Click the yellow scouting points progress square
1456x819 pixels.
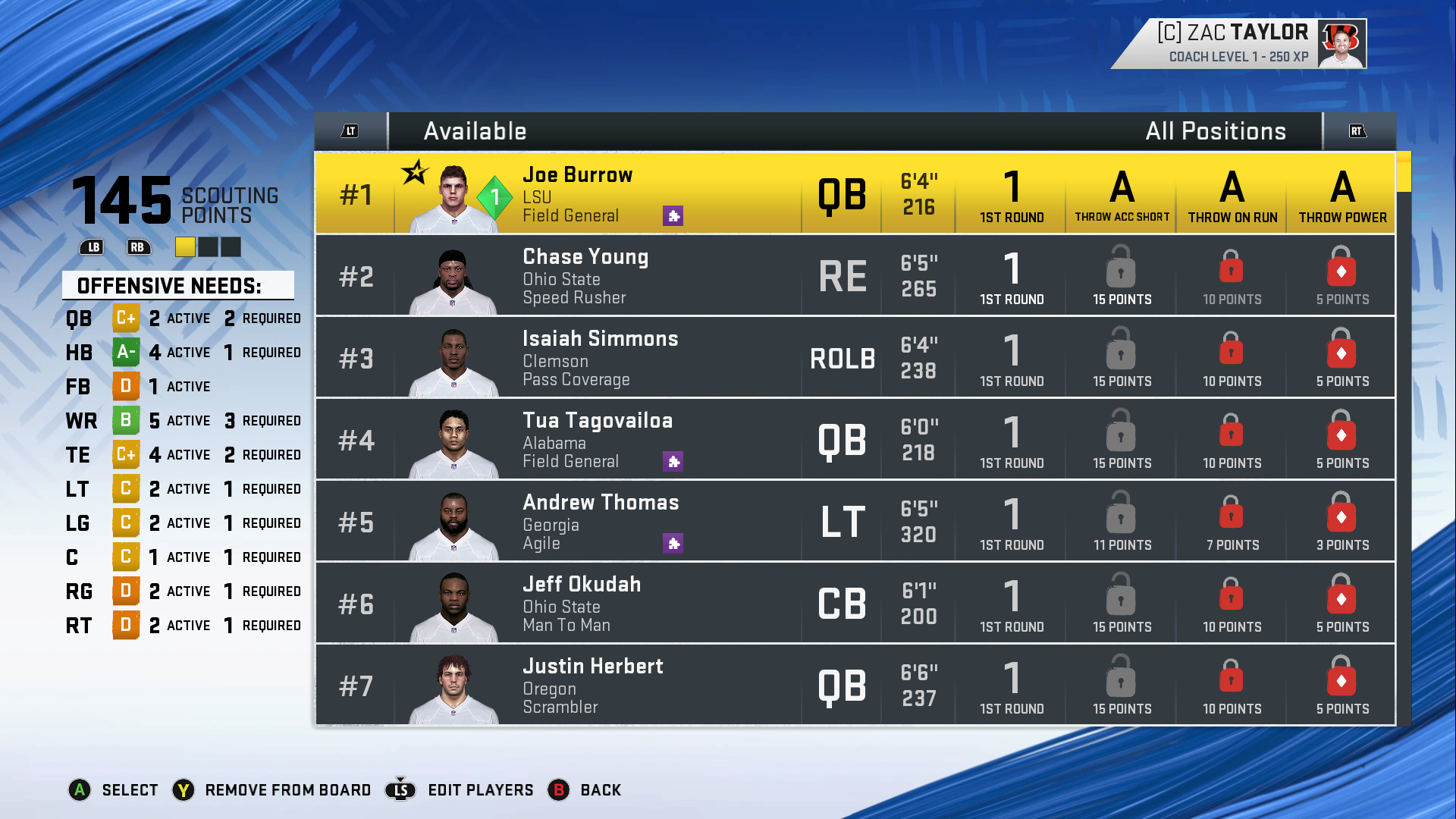click(x=185, y=247)
